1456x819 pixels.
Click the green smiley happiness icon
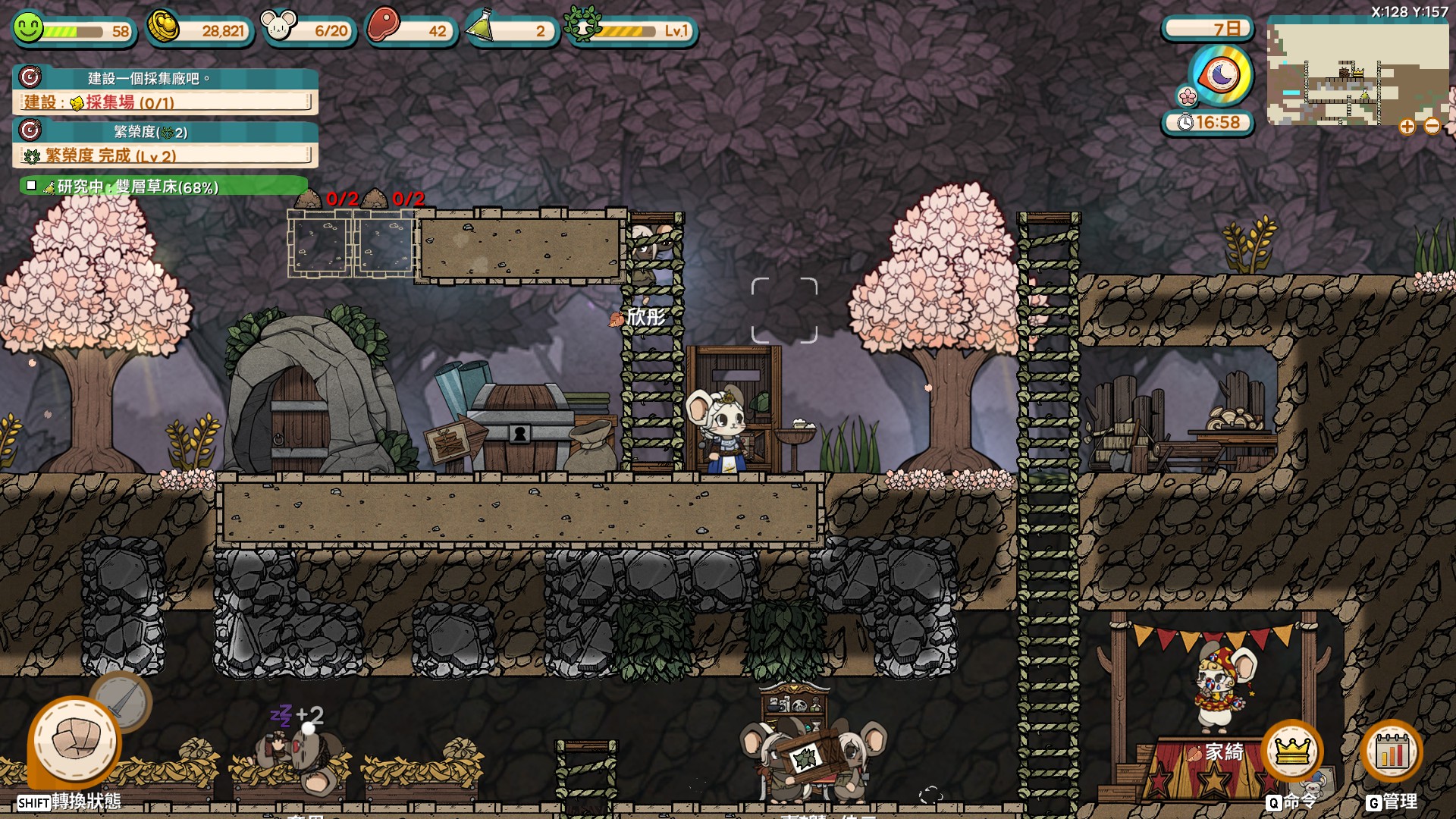[27, 28]
